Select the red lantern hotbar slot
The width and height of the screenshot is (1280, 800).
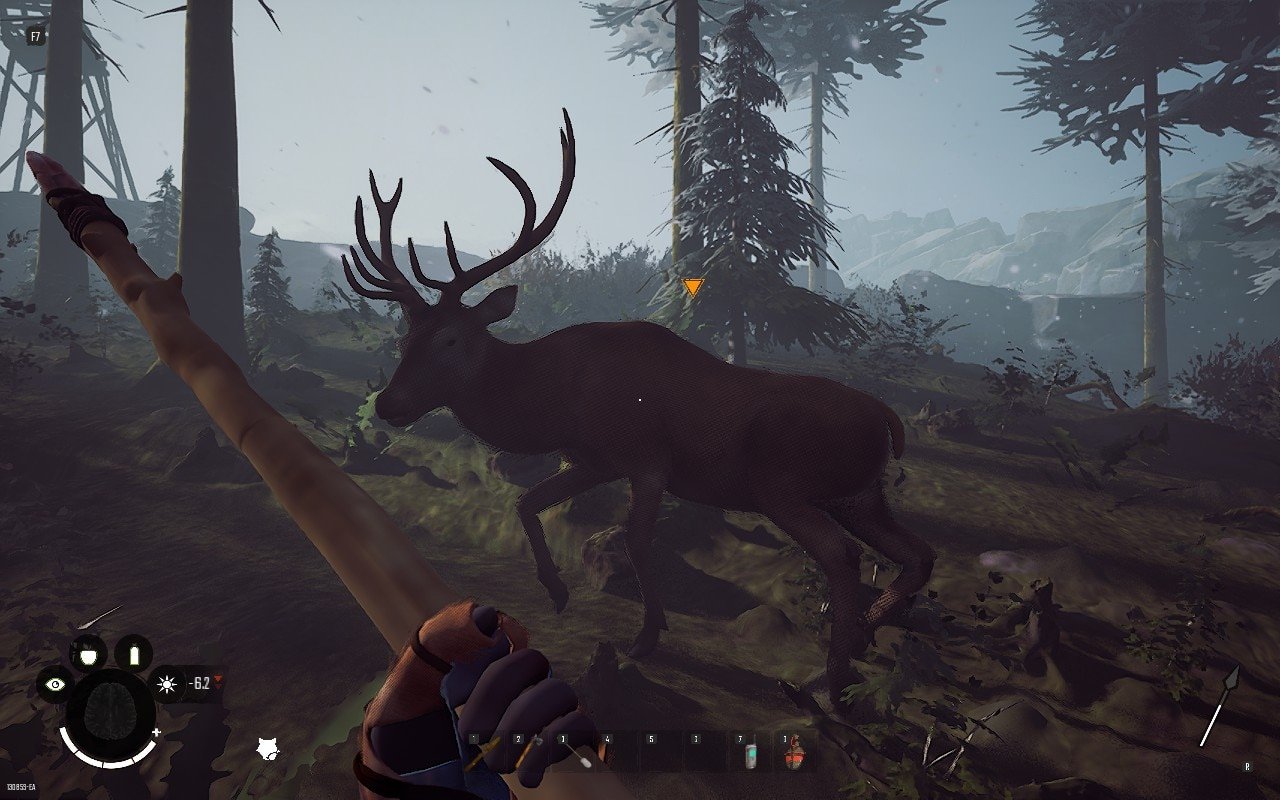click(x=795, y=753)
